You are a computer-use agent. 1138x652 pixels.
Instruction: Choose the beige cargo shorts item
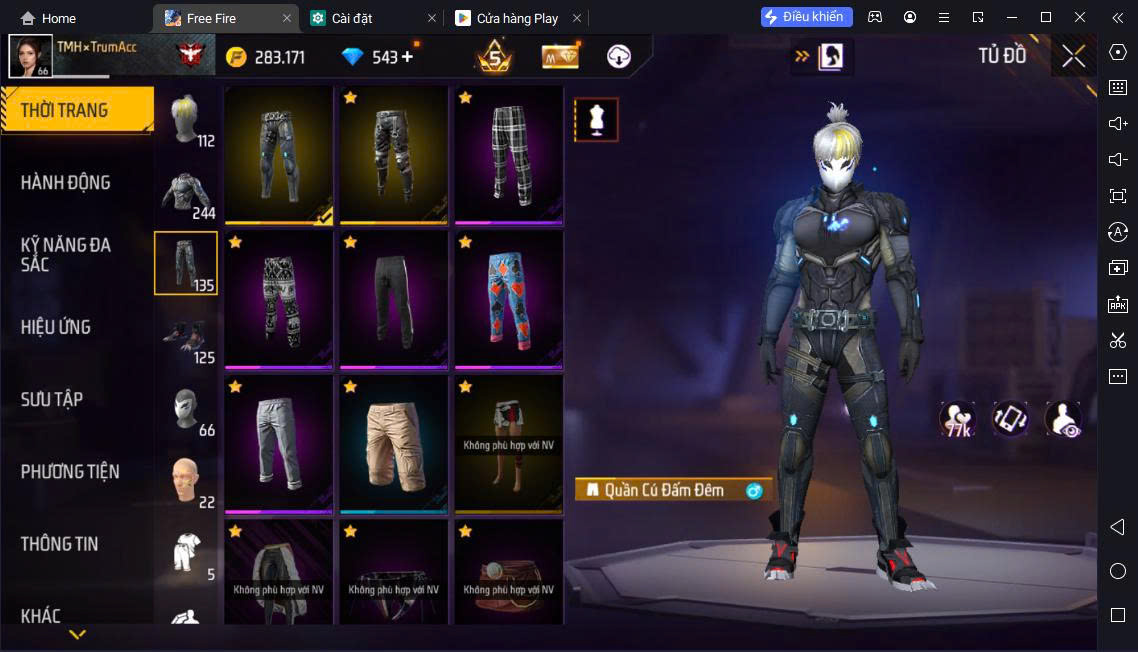click(x=394, y=442)
